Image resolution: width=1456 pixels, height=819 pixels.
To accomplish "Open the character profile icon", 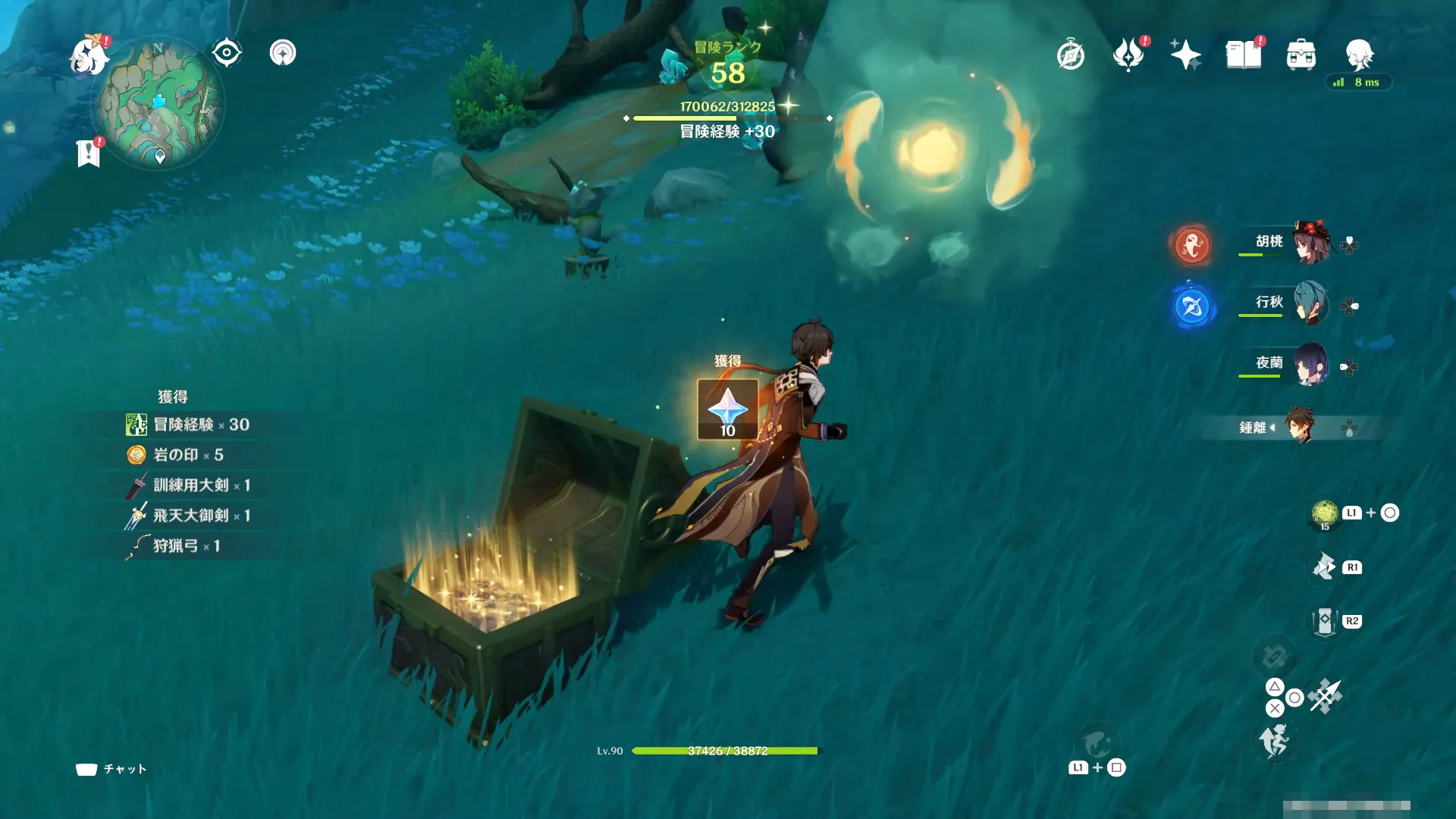I will (x=1359, y=55).
